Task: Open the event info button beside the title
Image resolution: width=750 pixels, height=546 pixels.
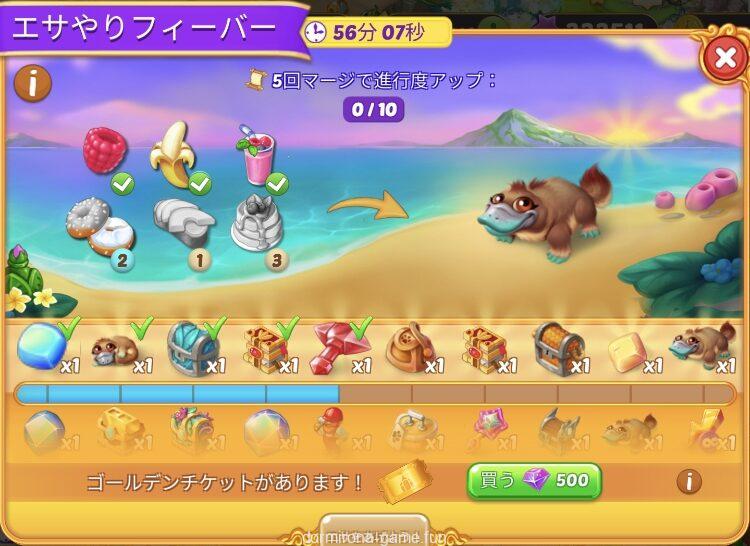Action: point(33,84)
